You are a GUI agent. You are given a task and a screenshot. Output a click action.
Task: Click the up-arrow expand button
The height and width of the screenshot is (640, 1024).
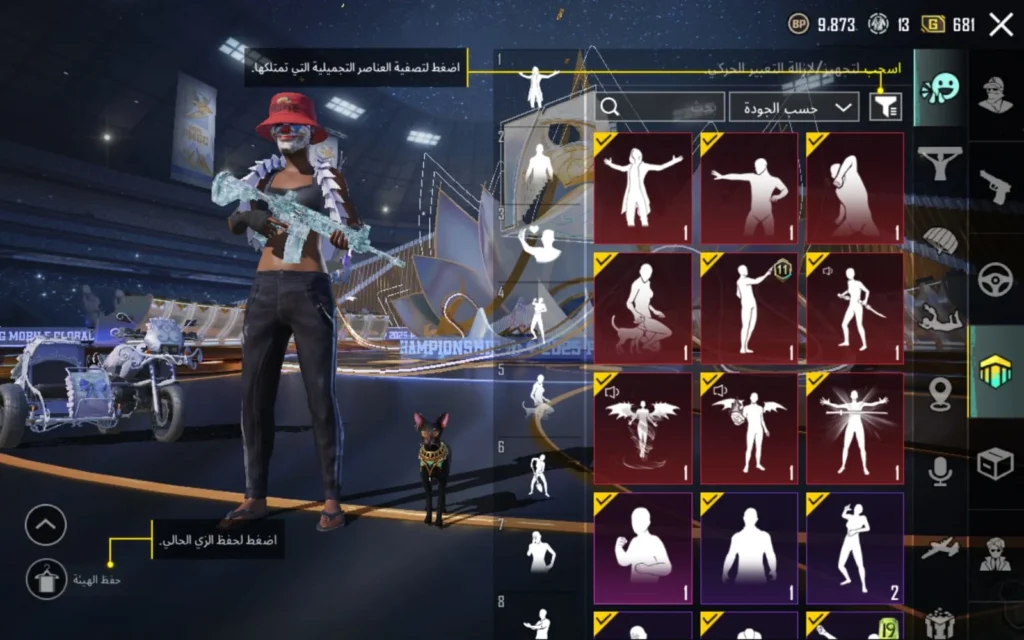pos(46,525)
